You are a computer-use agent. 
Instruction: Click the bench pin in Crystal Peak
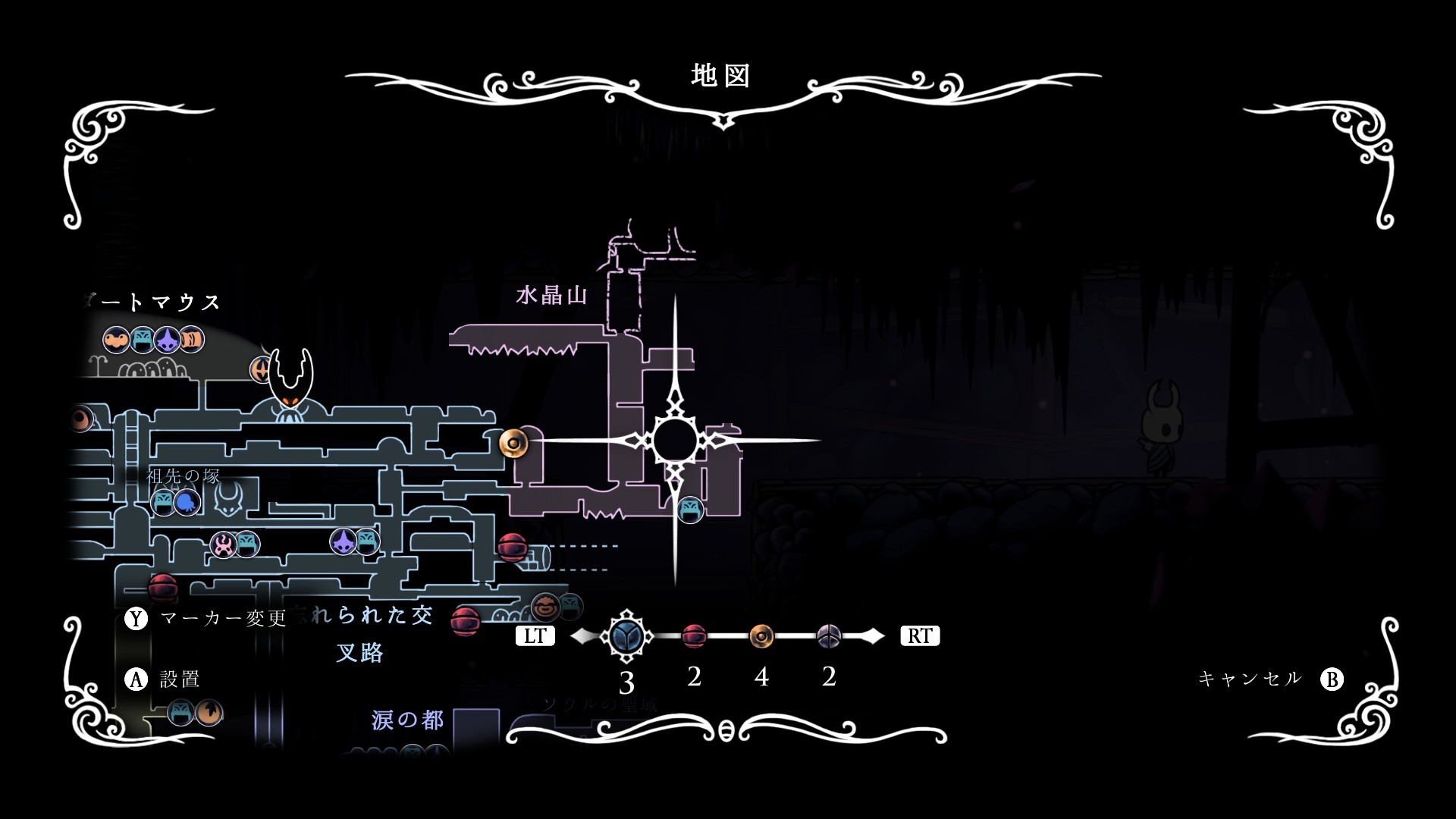coord(690,509)
